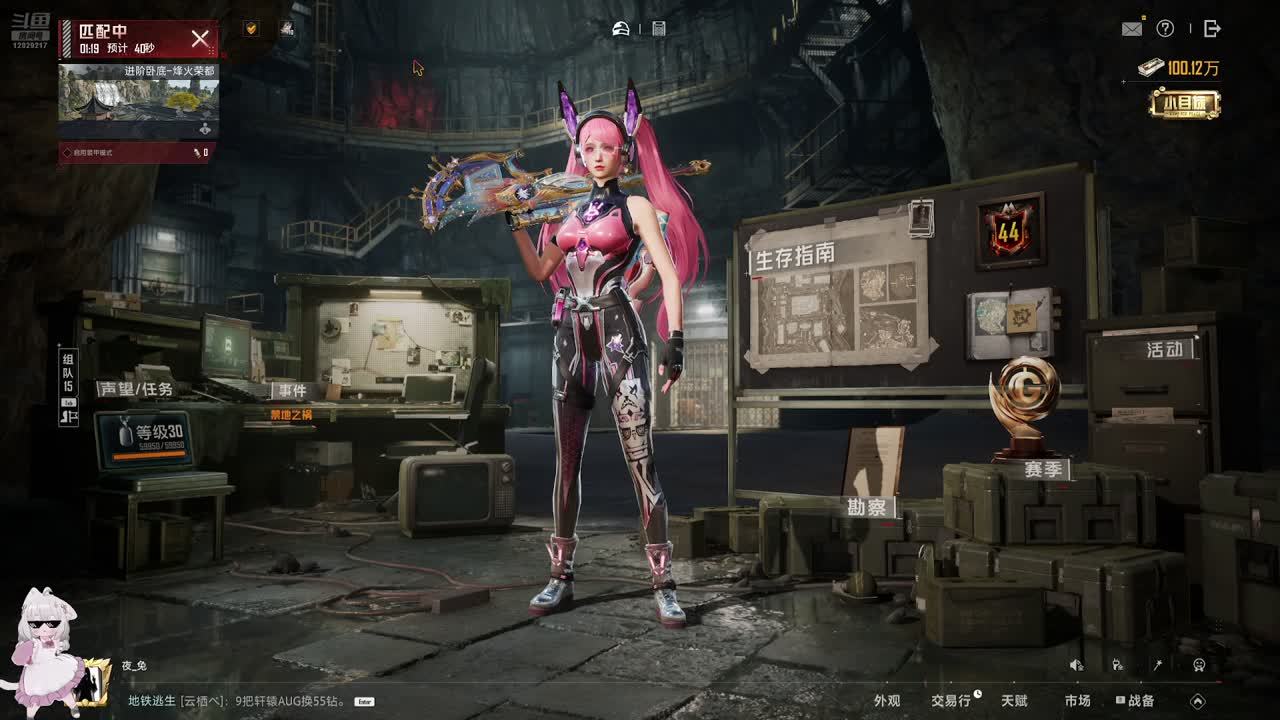Switch to the 战备 loadout tab
The image size is (1280, 720).
click(1136, 701)
